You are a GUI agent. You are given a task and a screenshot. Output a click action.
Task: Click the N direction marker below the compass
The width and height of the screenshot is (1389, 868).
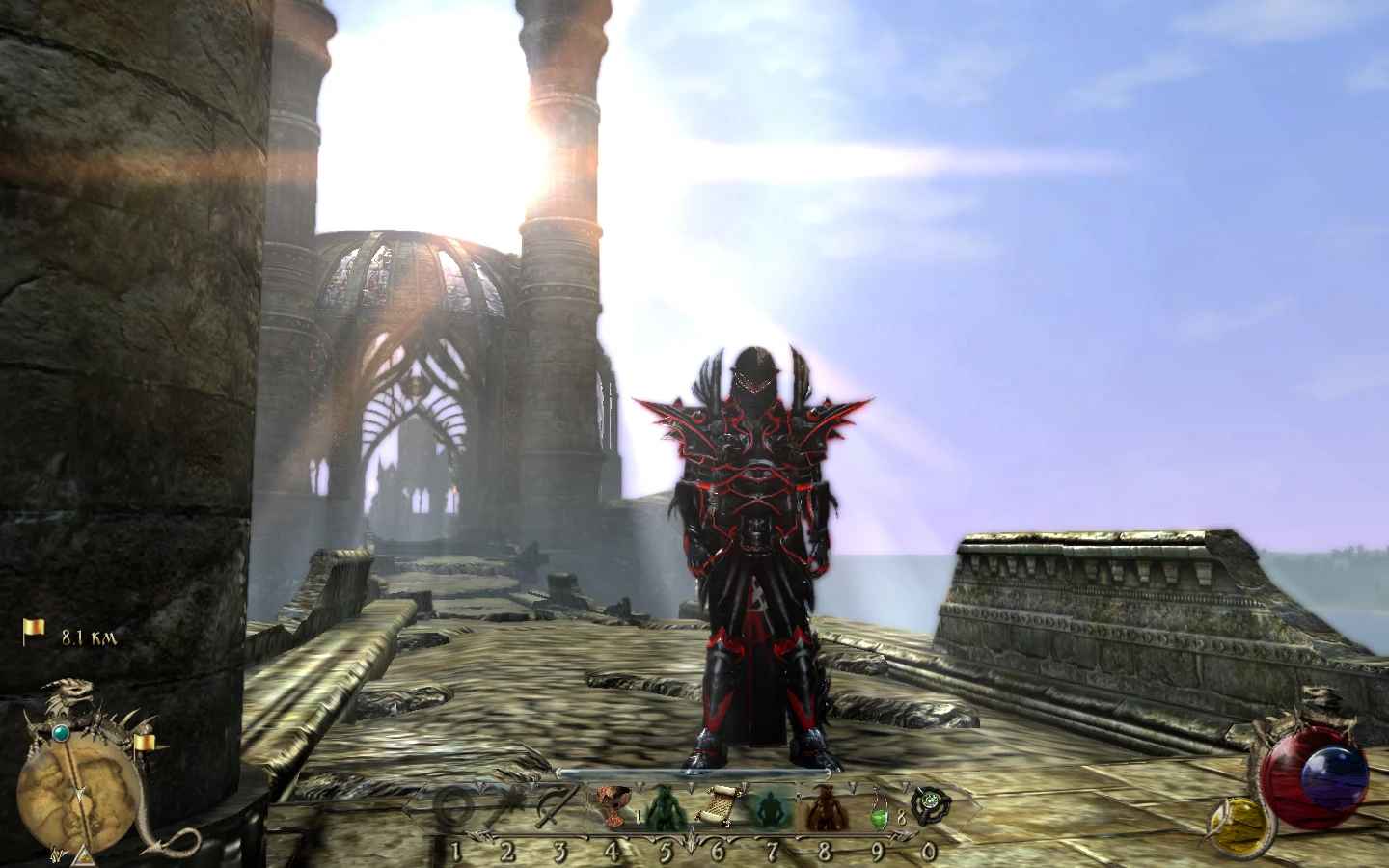pos(59,854)
